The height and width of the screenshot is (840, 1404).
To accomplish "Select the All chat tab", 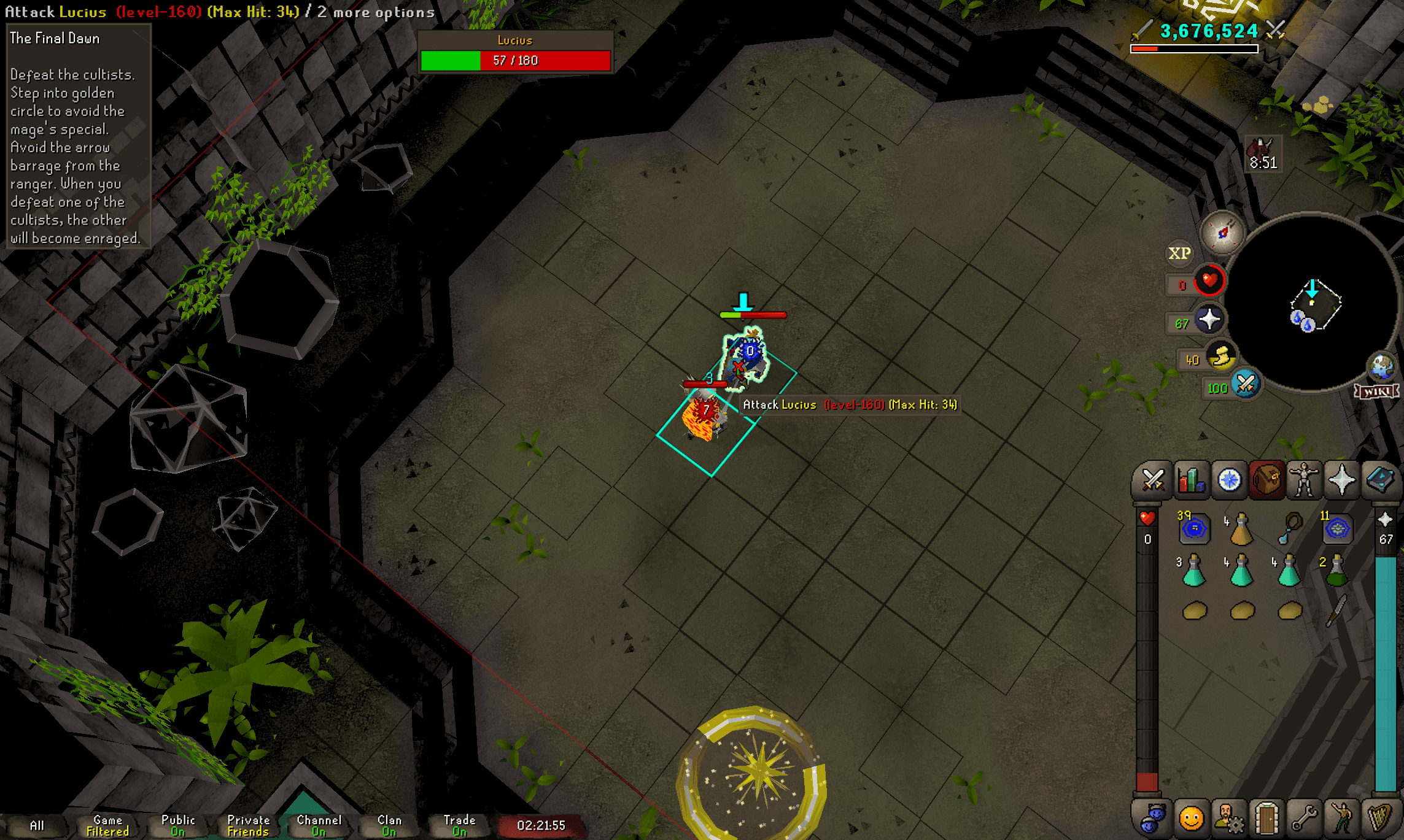I will pos(37,826).
